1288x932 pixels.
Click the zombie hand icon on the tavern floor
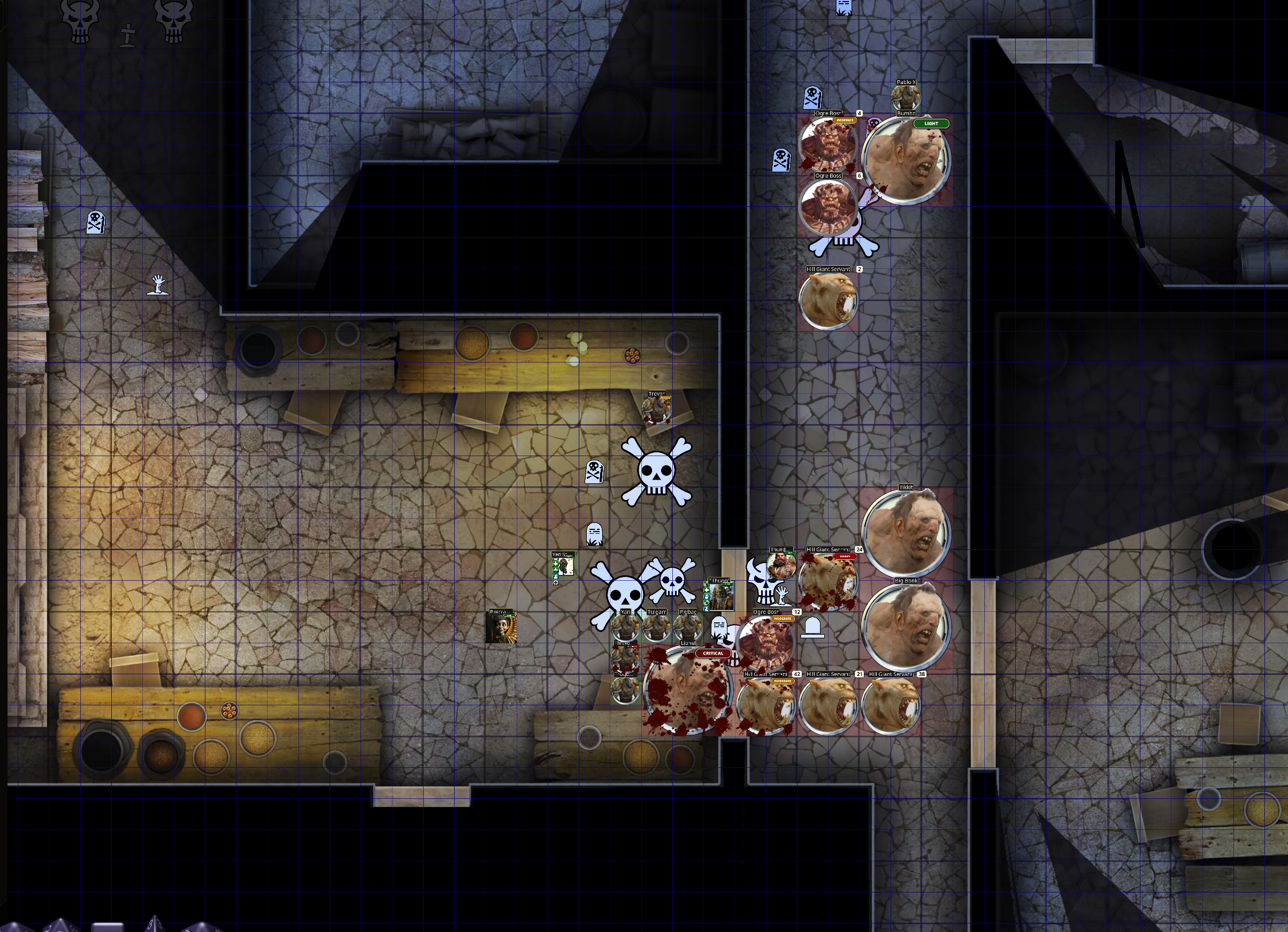pyautogui.click(x=159, y=286)
